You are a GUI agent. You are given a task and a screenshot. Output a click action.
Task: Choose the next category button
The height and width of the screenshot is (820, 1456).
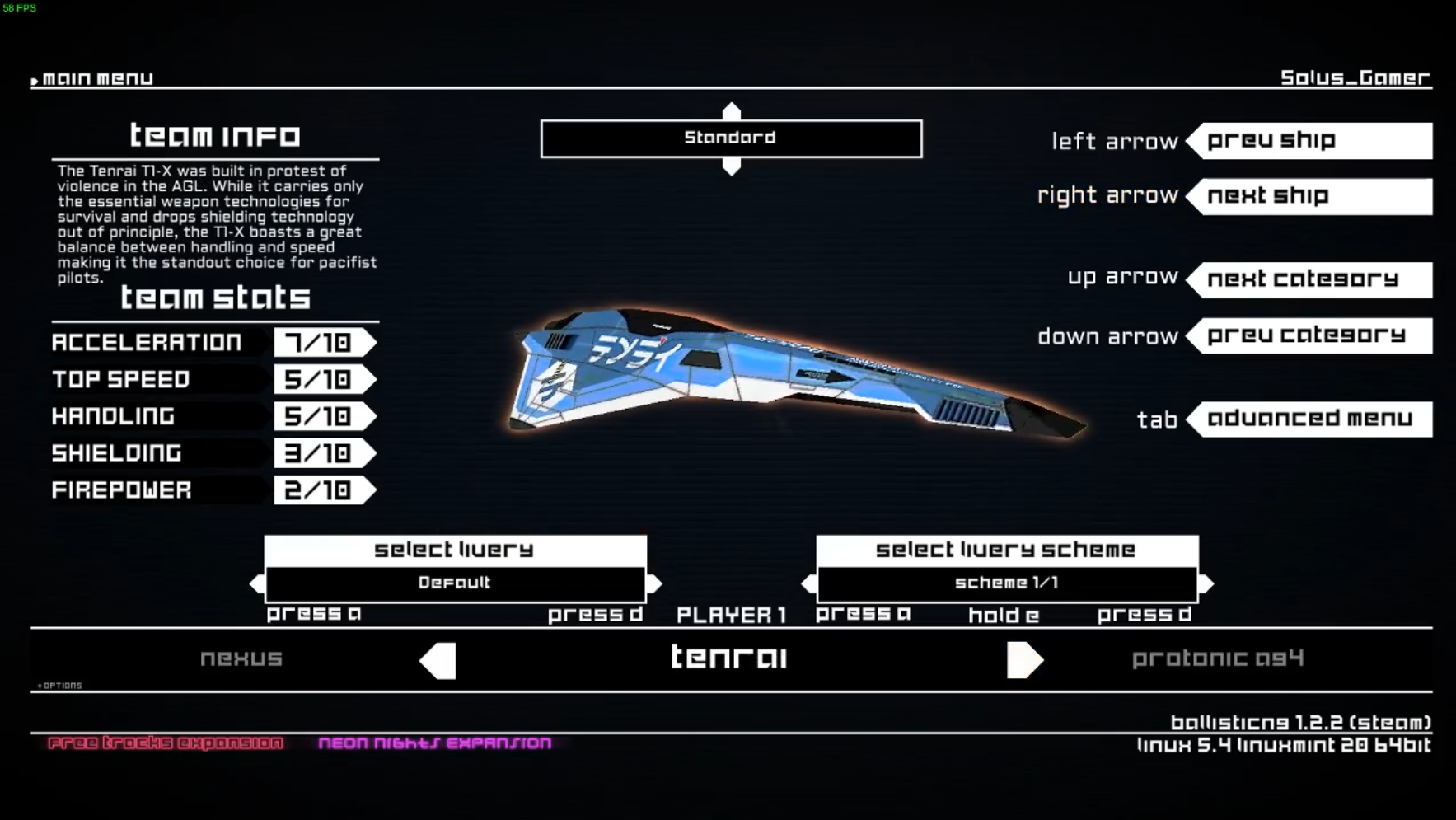pyautogui.click(x=1313, y=279)
